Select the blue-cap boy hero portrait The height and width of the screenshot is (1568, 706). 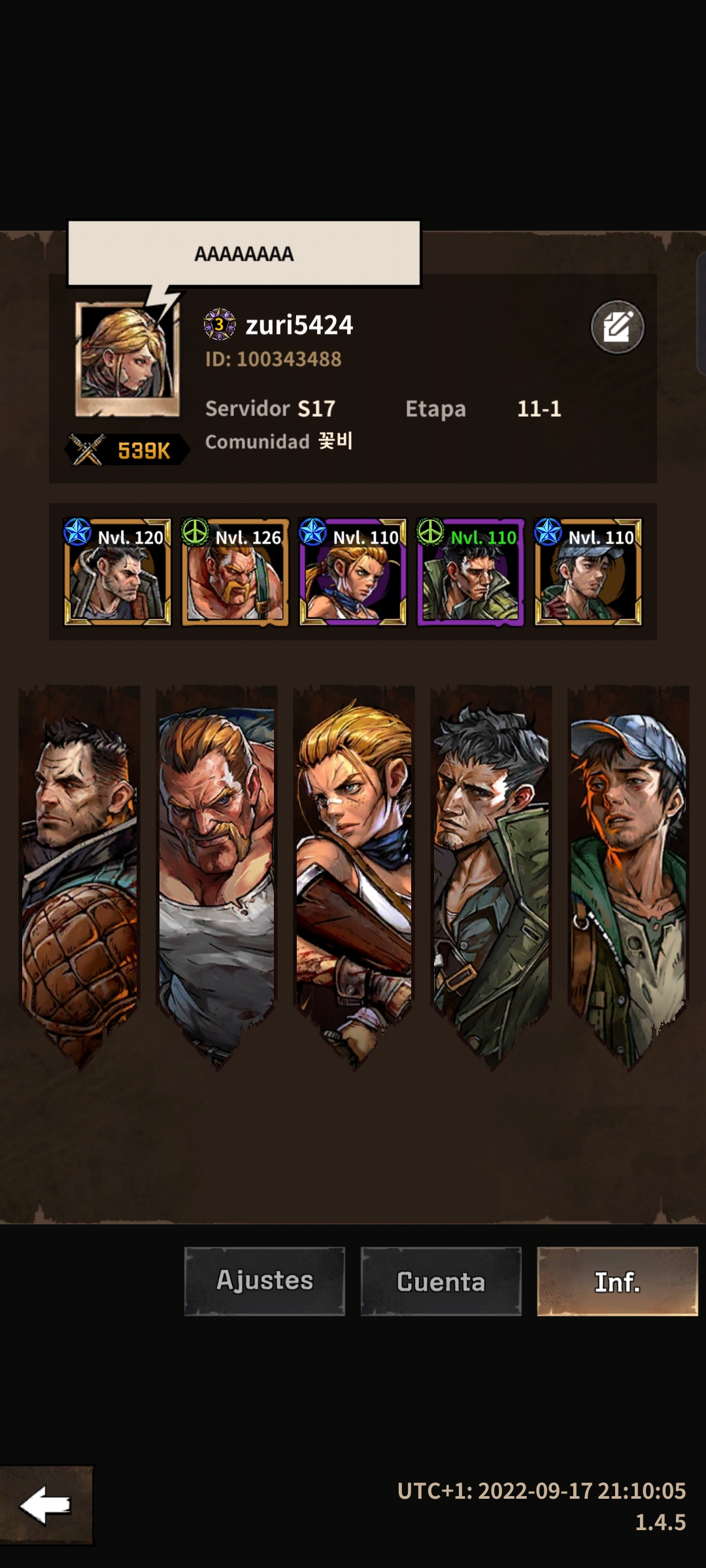(x=588, y=572)
